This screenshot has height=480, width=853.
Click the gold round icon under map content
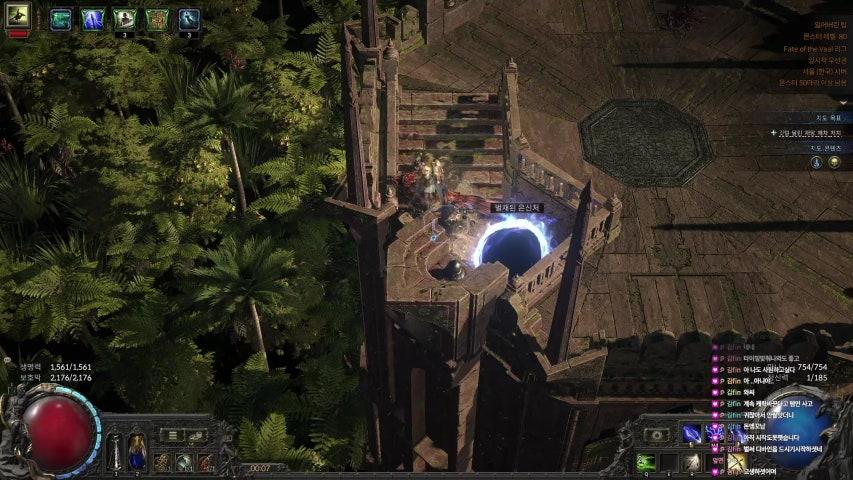tap(834, 162)
